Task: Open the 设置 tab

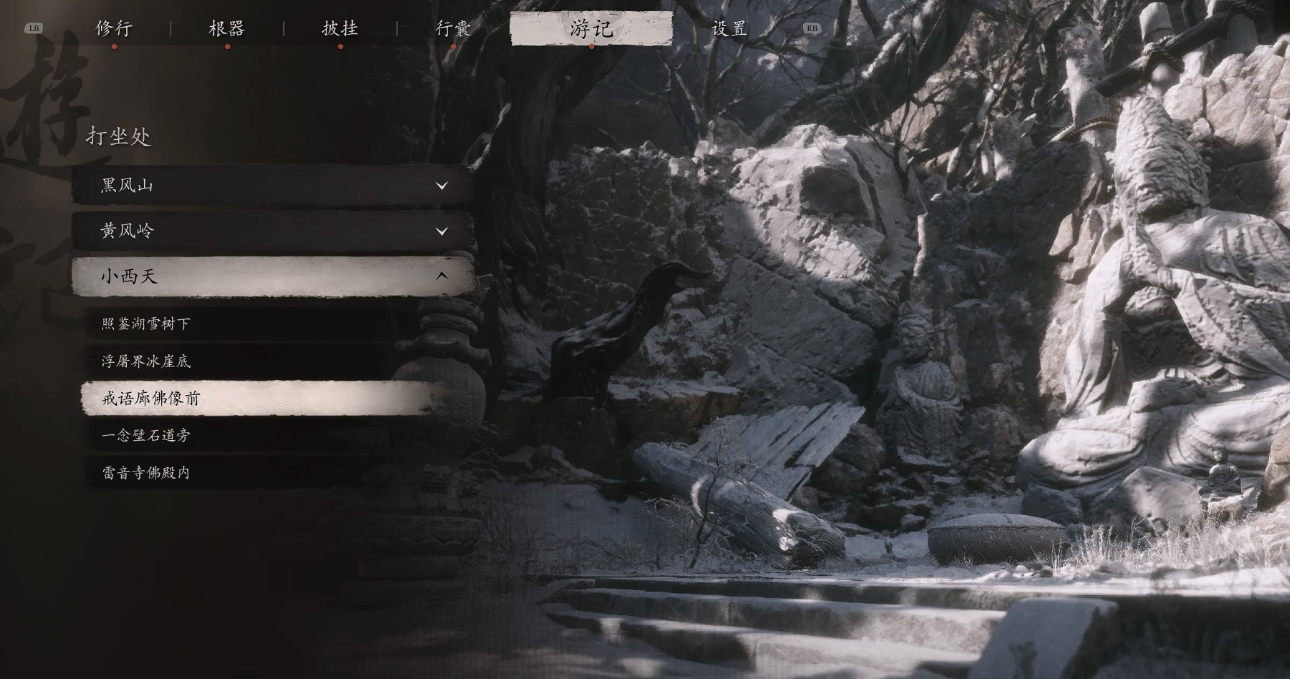Action: tap(729, 28)
